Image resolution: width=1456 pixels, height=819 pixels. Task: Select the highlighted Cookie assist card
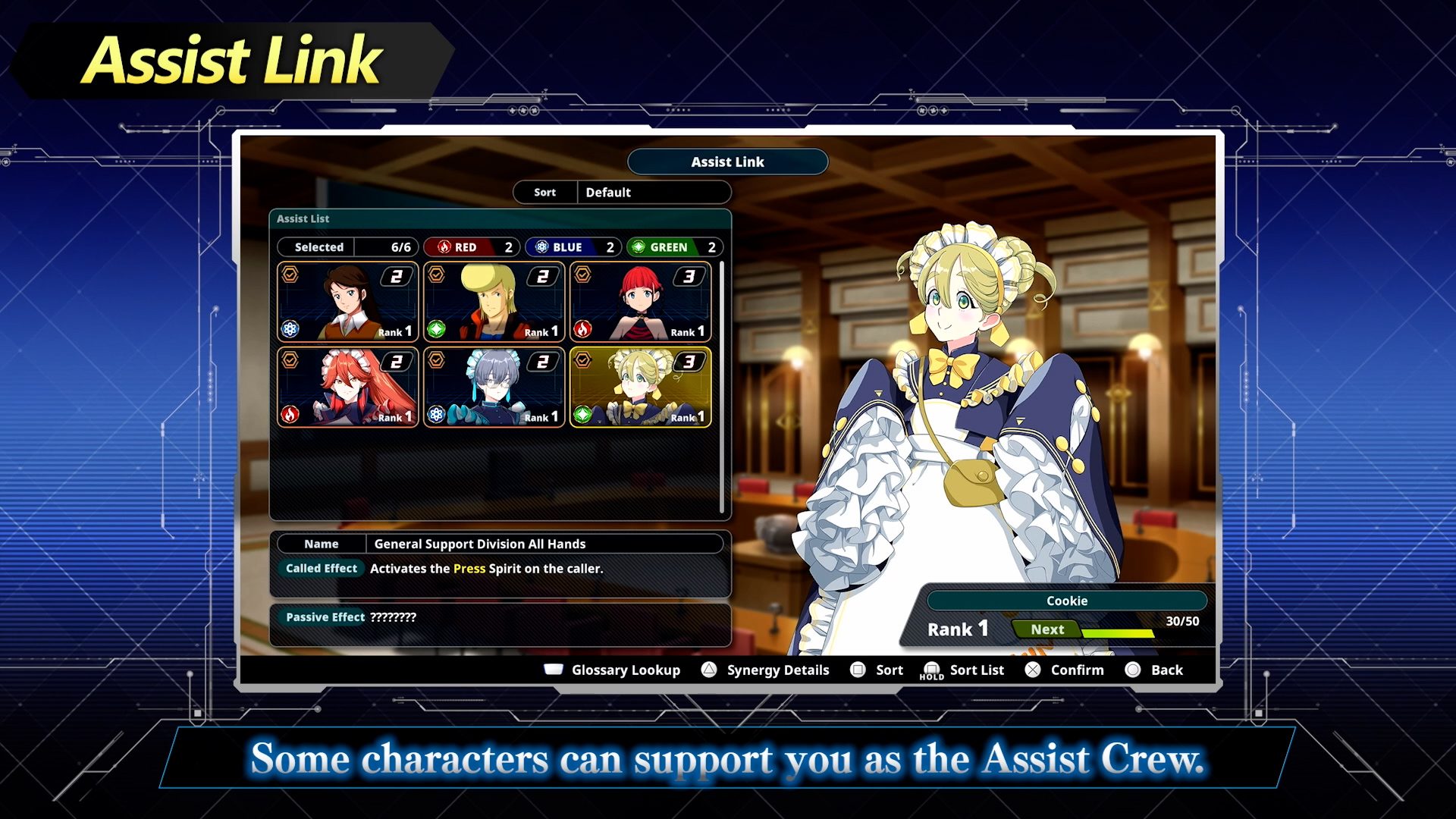(640, 388)
